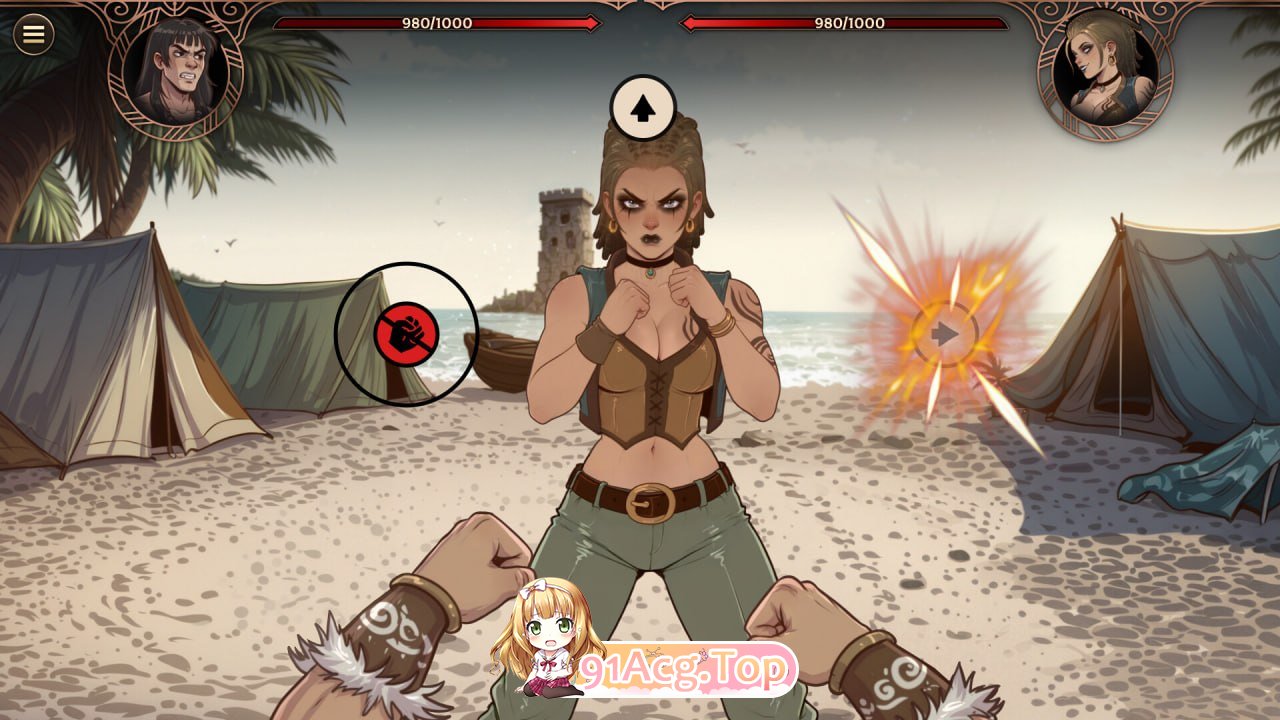Hit the red crossed-fist block icon

click(406, 333)
